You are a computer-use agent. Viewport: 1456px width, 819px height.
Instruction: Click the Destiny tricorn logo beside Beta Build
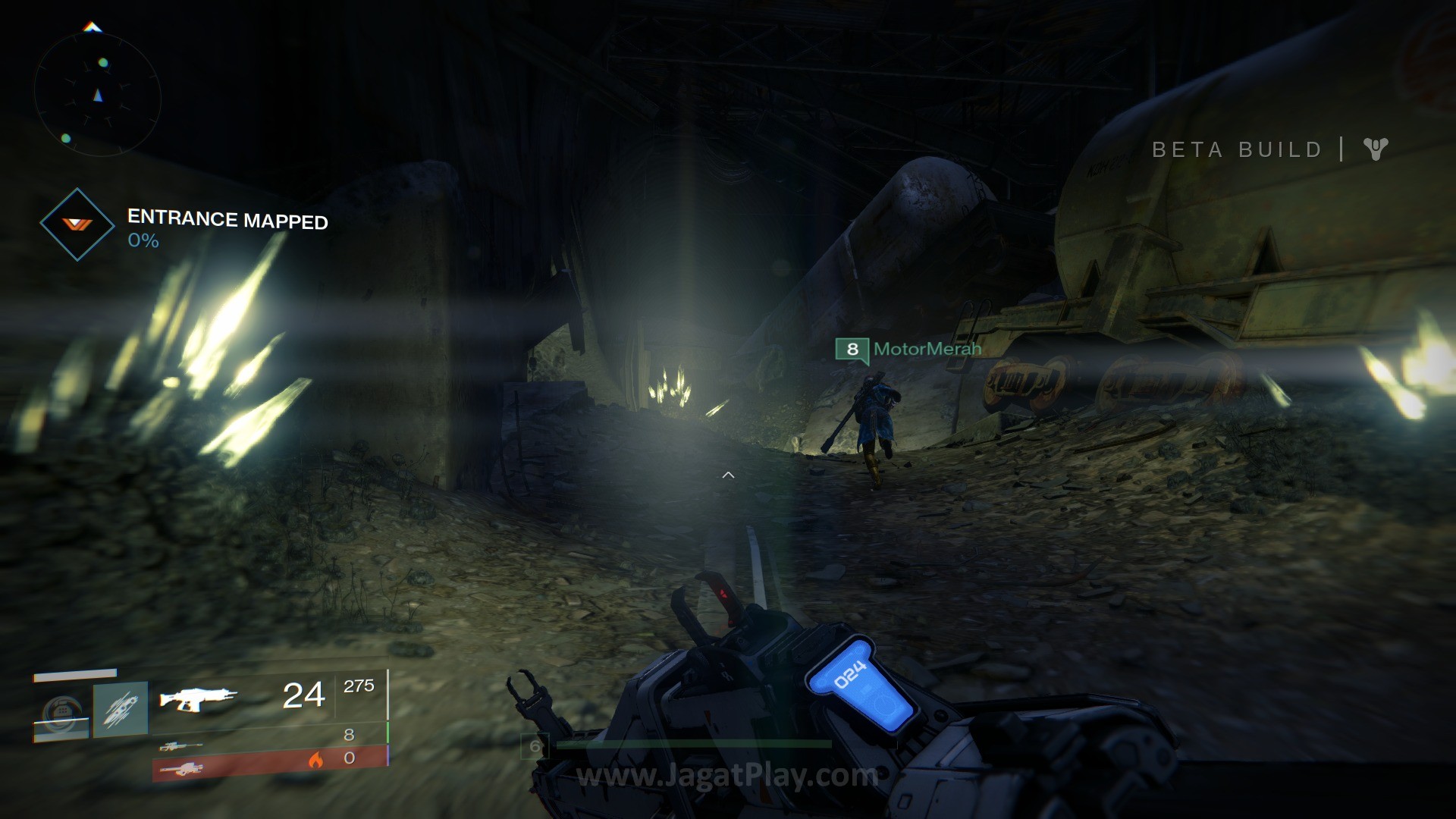click(x=1375, y=149)
